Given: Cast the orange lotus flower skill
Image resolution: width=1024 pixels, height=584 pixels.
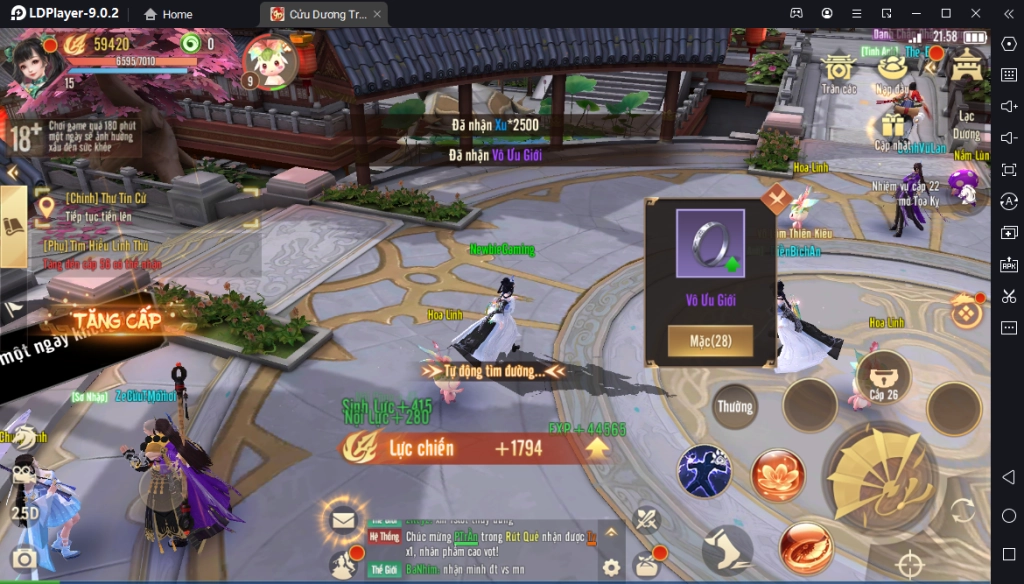Looking at the screenshot, I should (778, 475).
